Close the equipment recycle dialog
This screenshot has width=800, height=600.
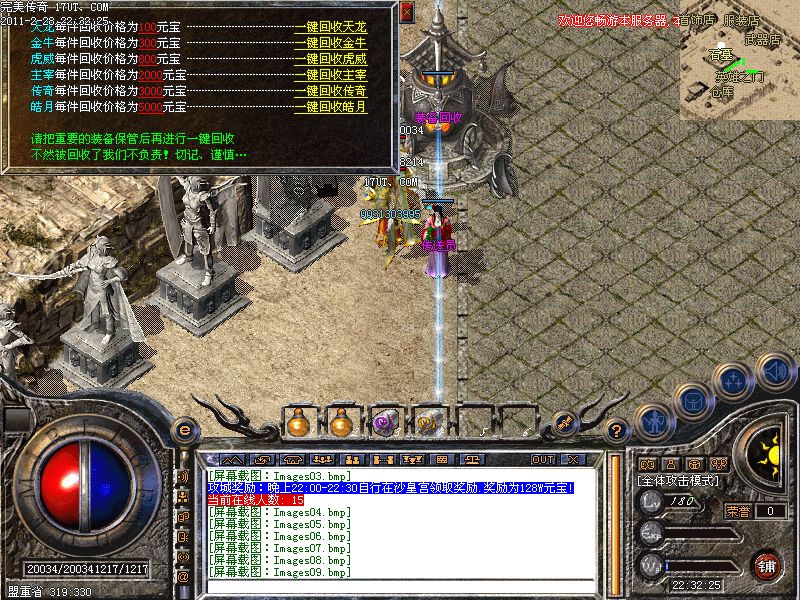406,12
